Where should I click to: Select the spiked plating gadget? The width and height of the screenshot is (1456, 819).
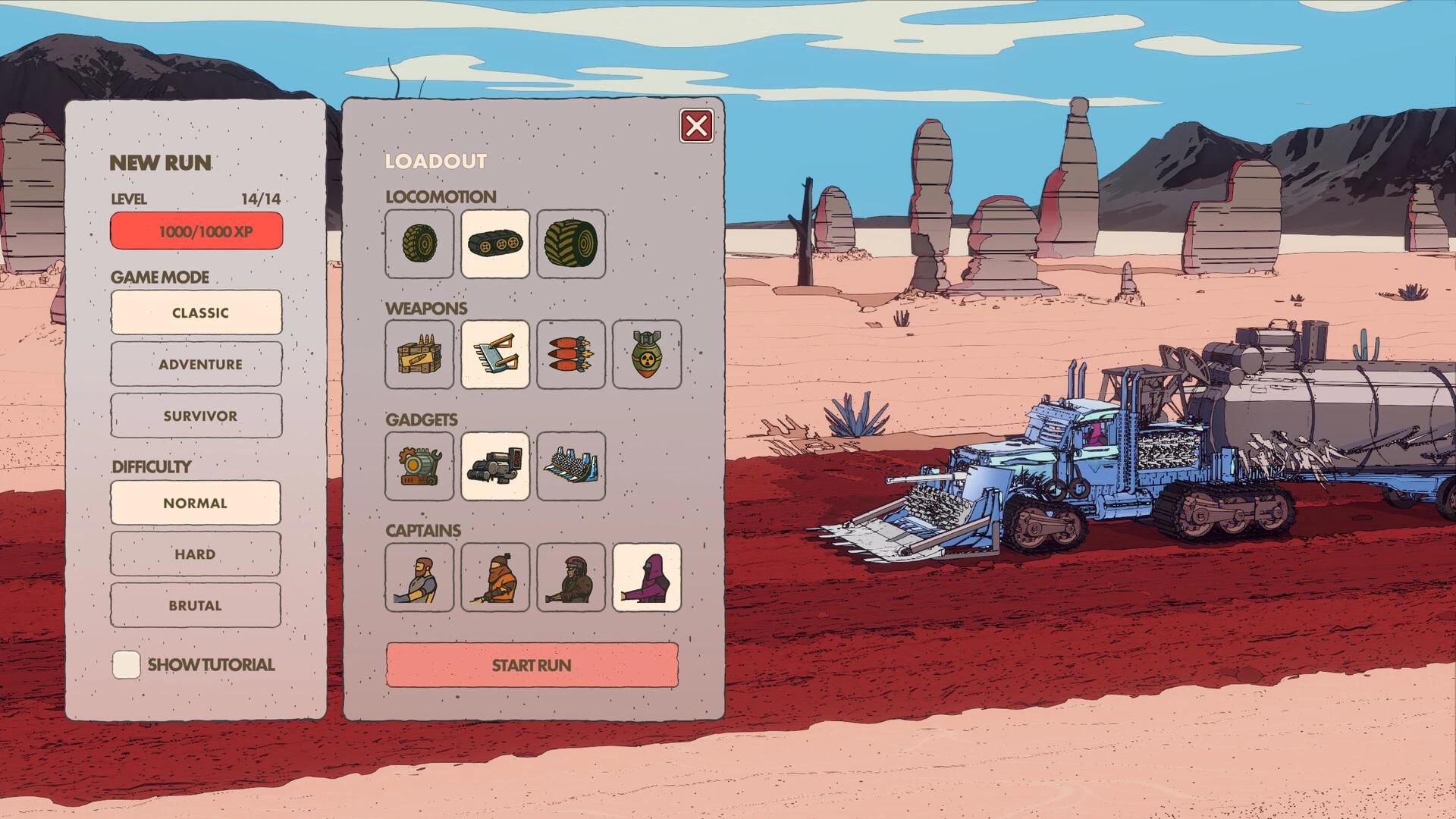pyautogui.click(x=570, y=466)
